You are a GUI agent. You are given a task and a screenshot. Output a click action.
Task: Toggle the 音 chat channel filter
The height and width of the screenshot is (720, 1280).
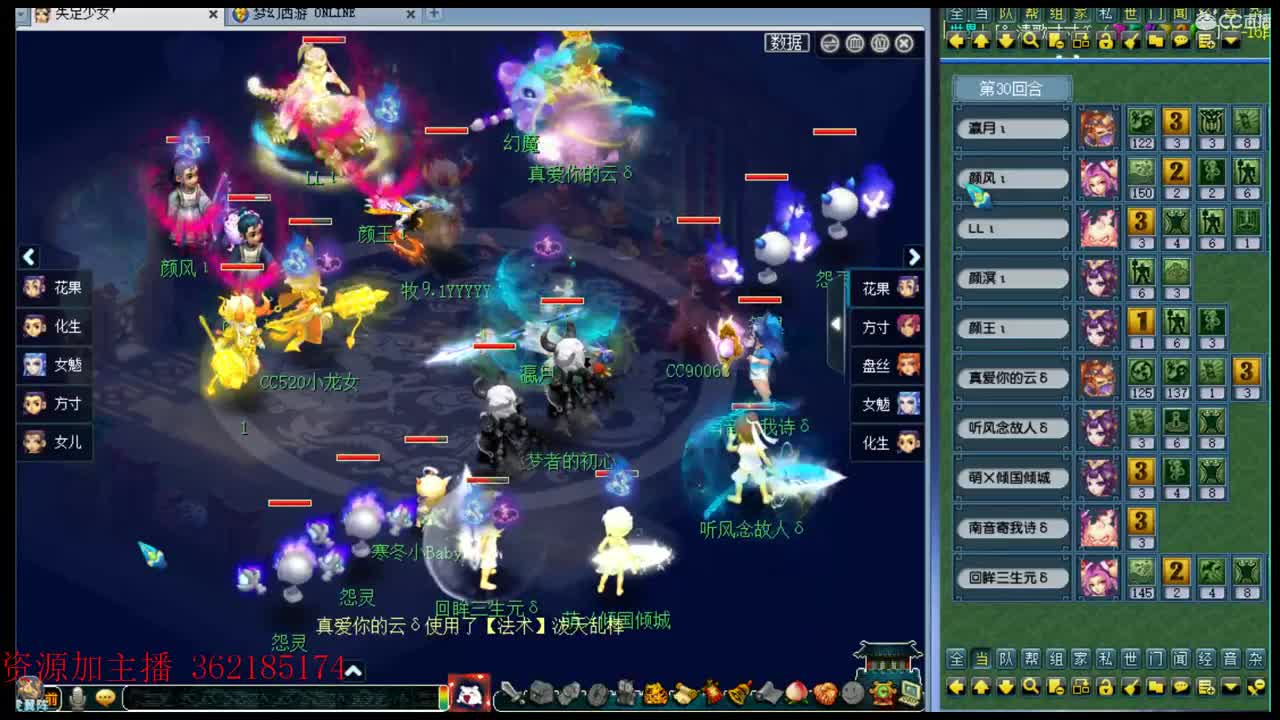[x=1231, y=660]
